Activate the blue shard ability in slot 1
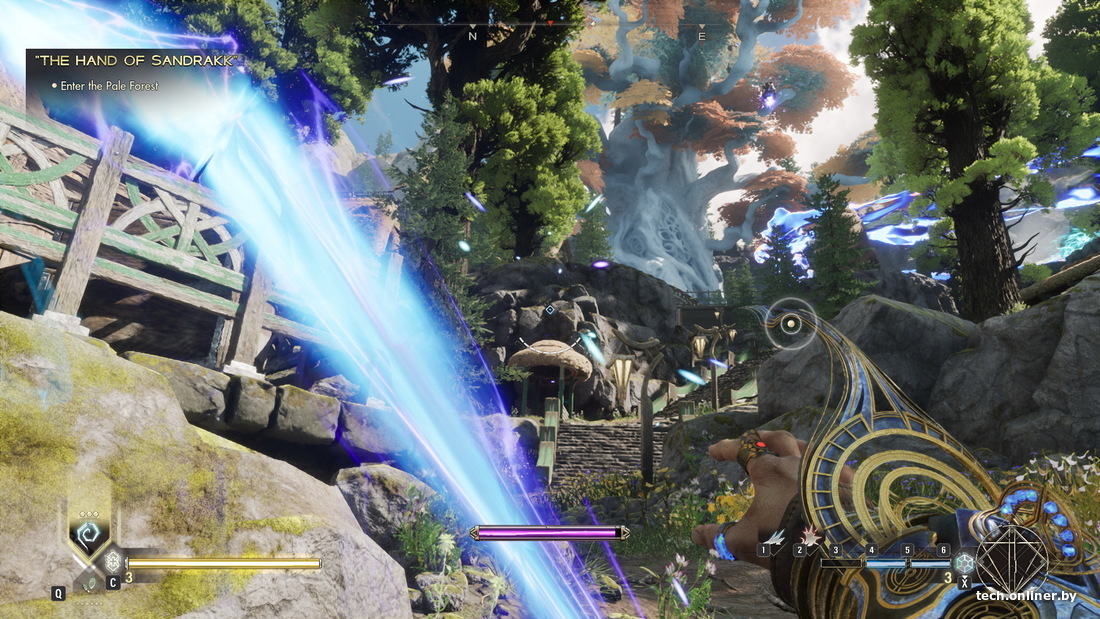 coord(774,537)
